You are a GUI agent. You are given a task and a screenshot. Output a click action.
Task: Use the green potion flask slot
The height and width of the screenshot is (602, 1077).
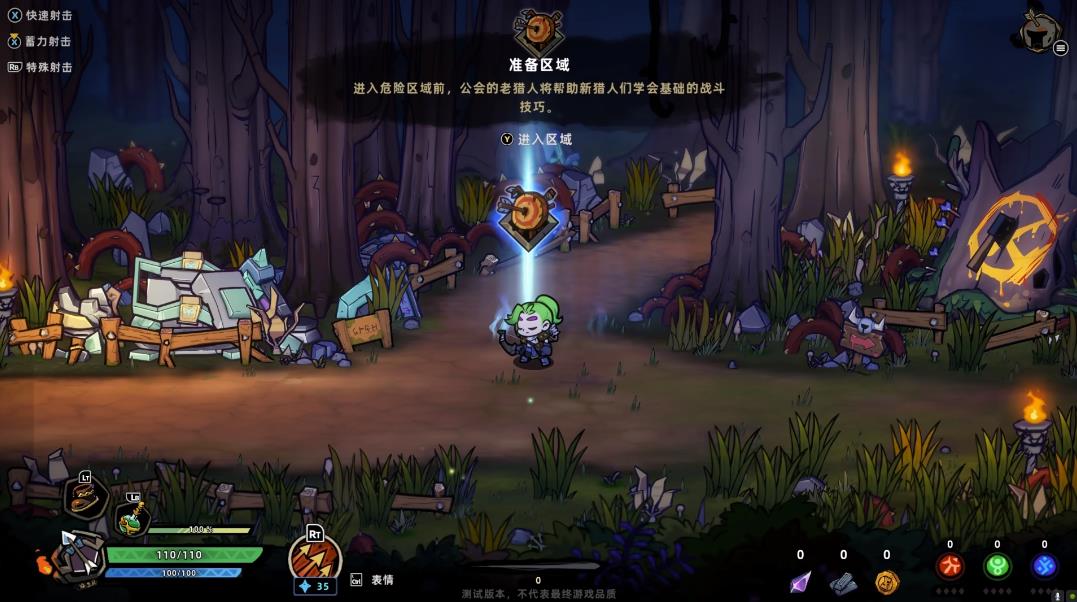point(131,518)
